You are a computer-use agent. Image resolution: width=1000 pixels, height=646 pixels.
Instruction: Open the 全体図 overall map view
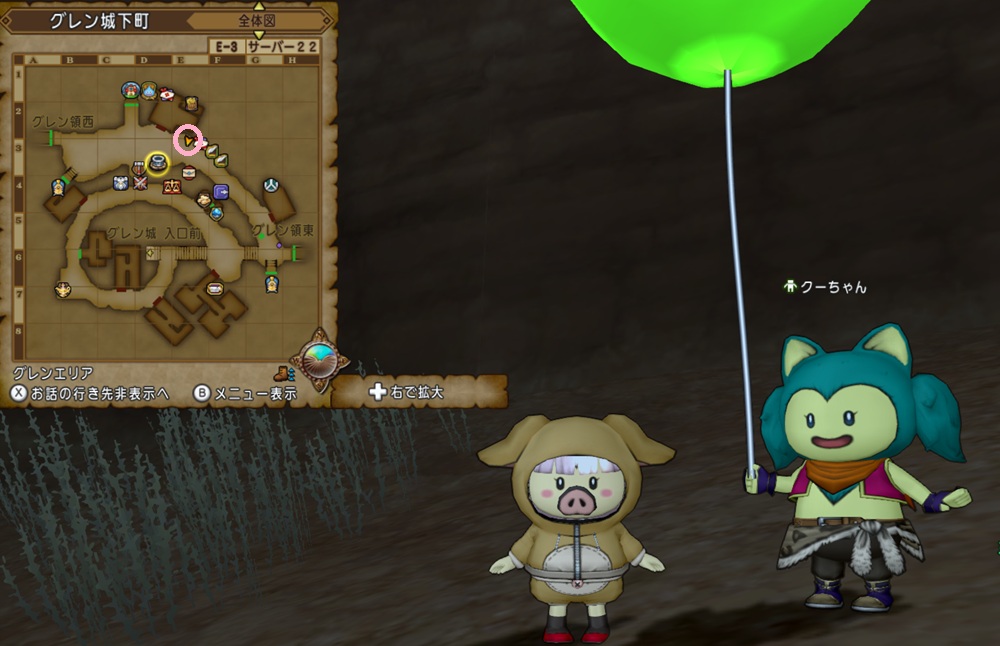click(257, 21)
